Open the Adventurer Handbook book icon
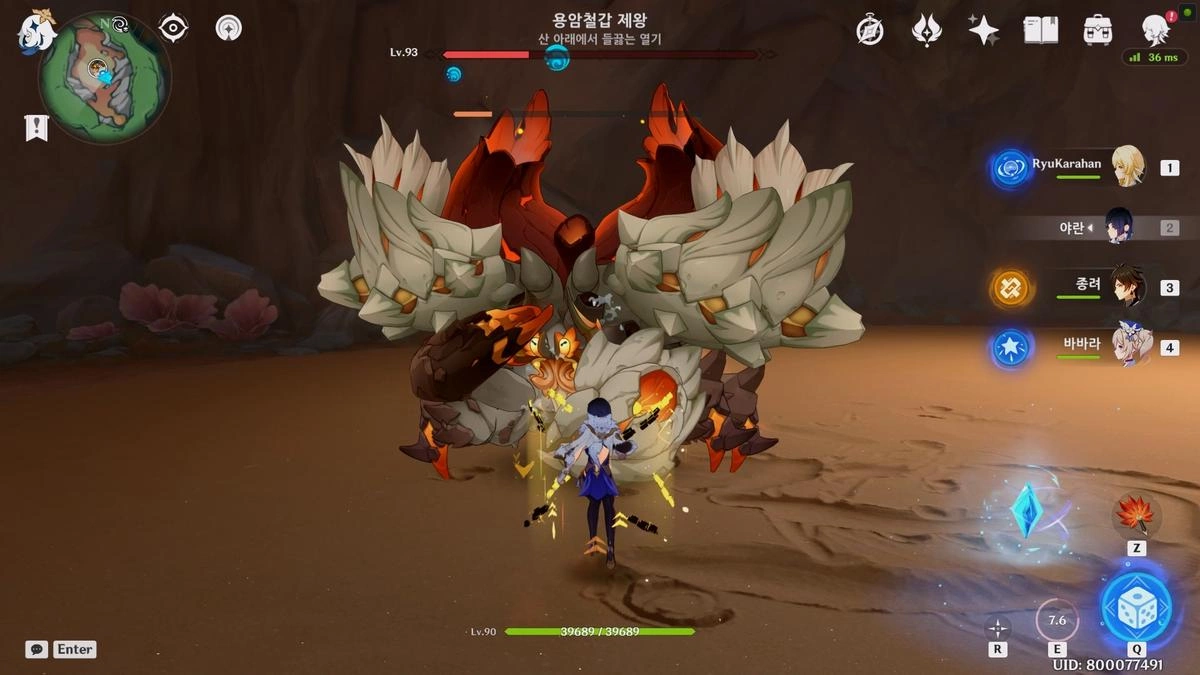Screen dimensions: 1200x675 point(1040,30)
